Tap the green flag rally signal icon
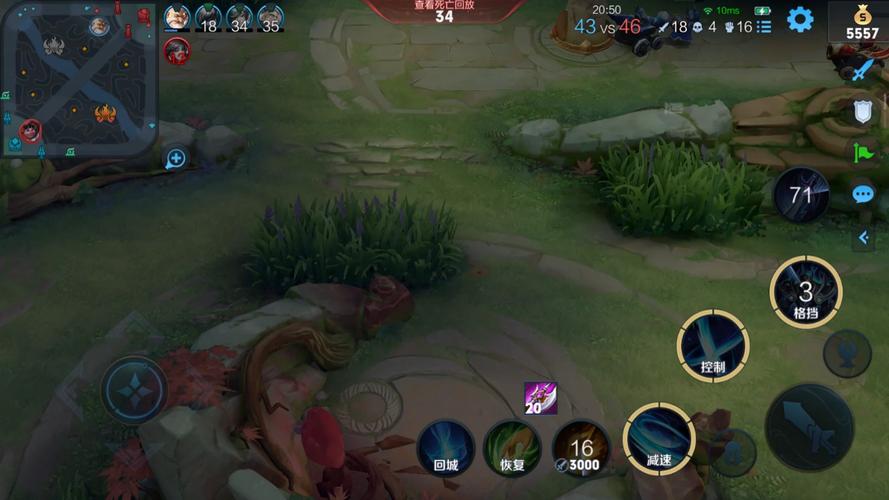Image resolution: width=889 pixels, height=500 pixels. click(863, 153)
